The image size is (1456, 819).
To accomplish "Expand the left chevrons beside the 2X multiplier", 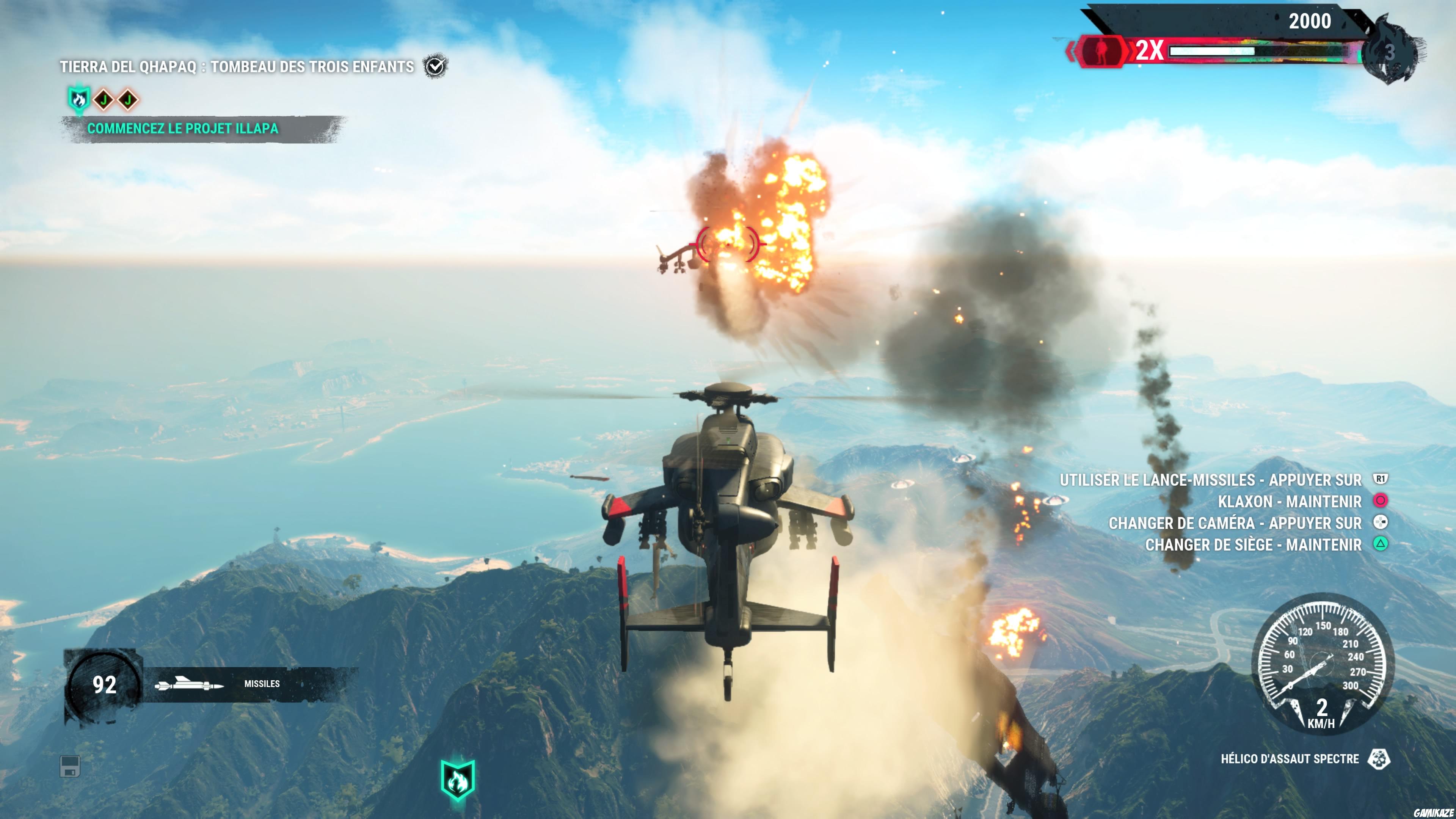I will point(1072,53).
